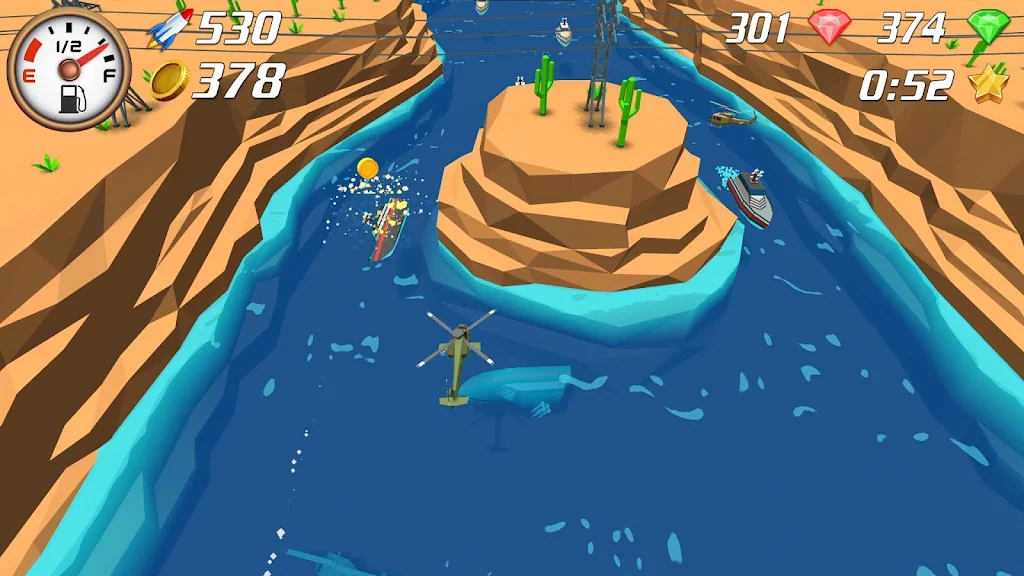The image size is (1024, 576).
Task: Select the green gem icon
Action: (986, 29)
